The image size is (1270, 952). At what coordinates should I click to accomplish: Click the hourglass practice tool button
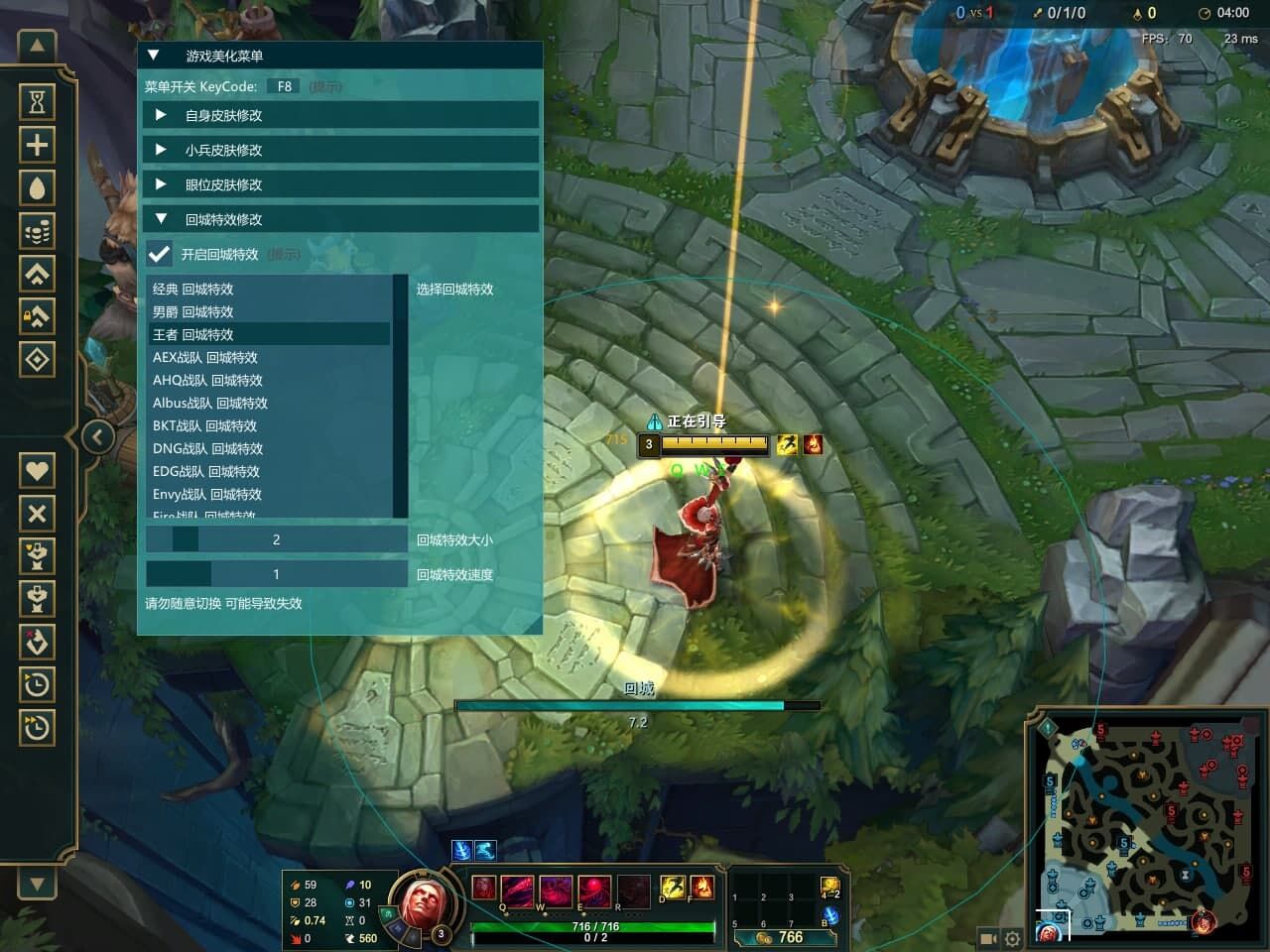(x=37, y=101)
